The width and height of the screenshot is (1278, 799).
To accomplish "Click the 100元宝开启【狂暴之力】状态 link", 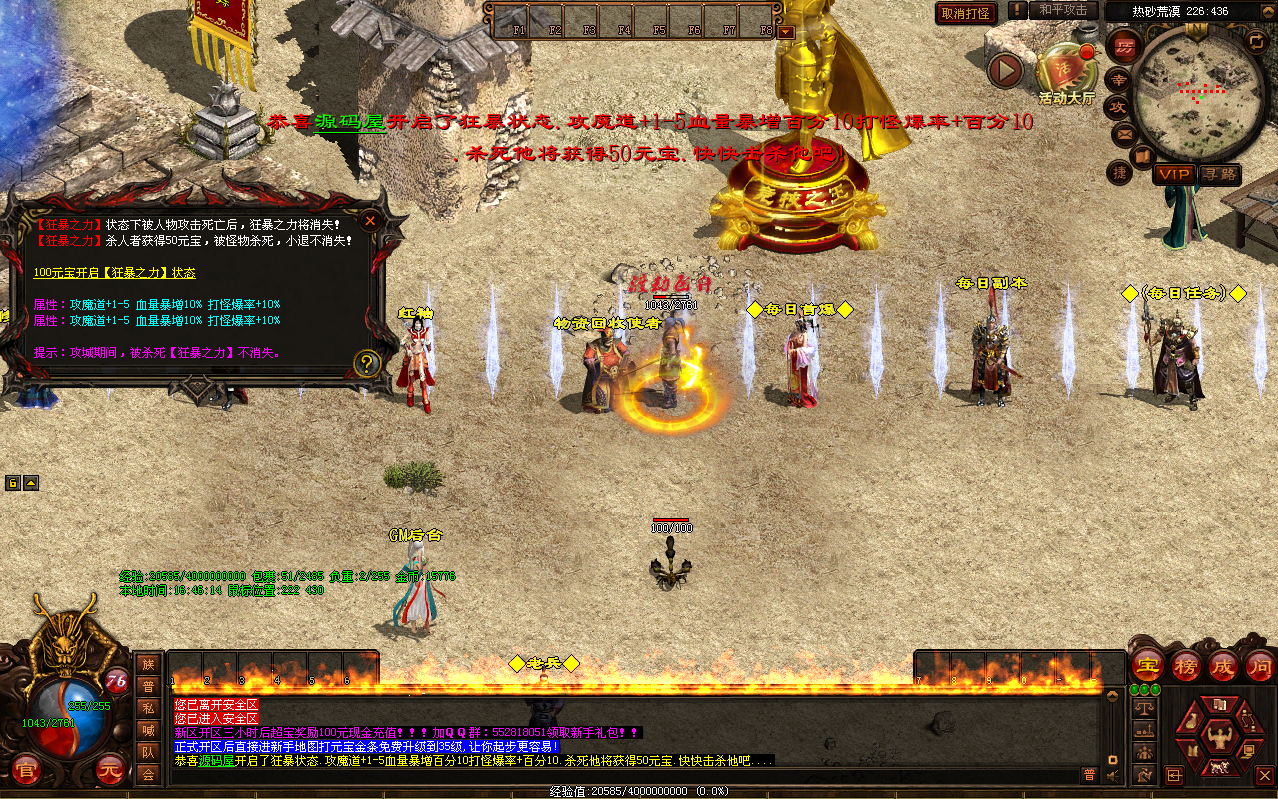I will [x=114, y=272].
